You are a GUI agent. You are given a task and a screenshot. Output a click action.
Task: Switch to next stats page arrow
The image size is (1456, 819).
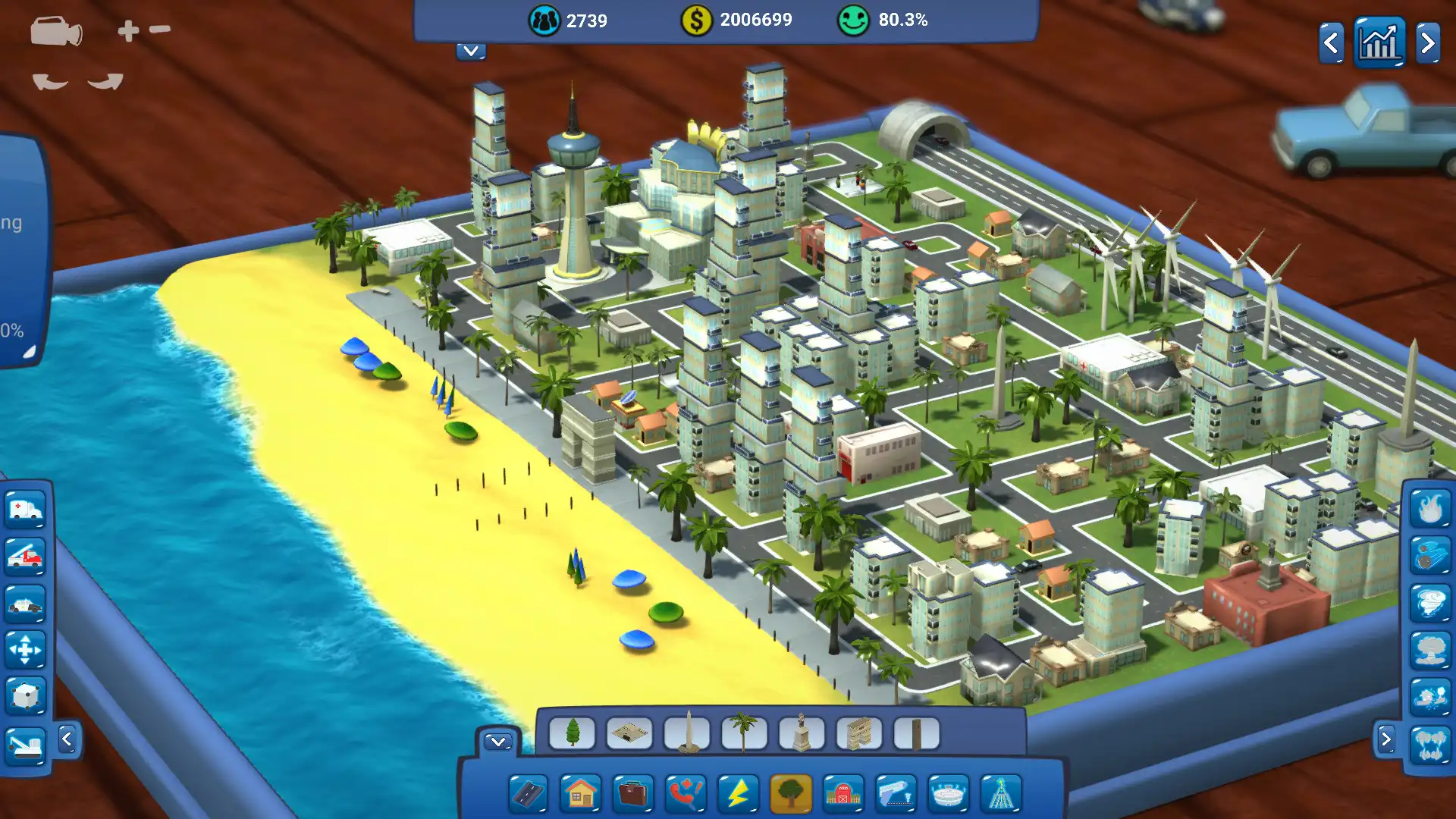(1427, 43)
